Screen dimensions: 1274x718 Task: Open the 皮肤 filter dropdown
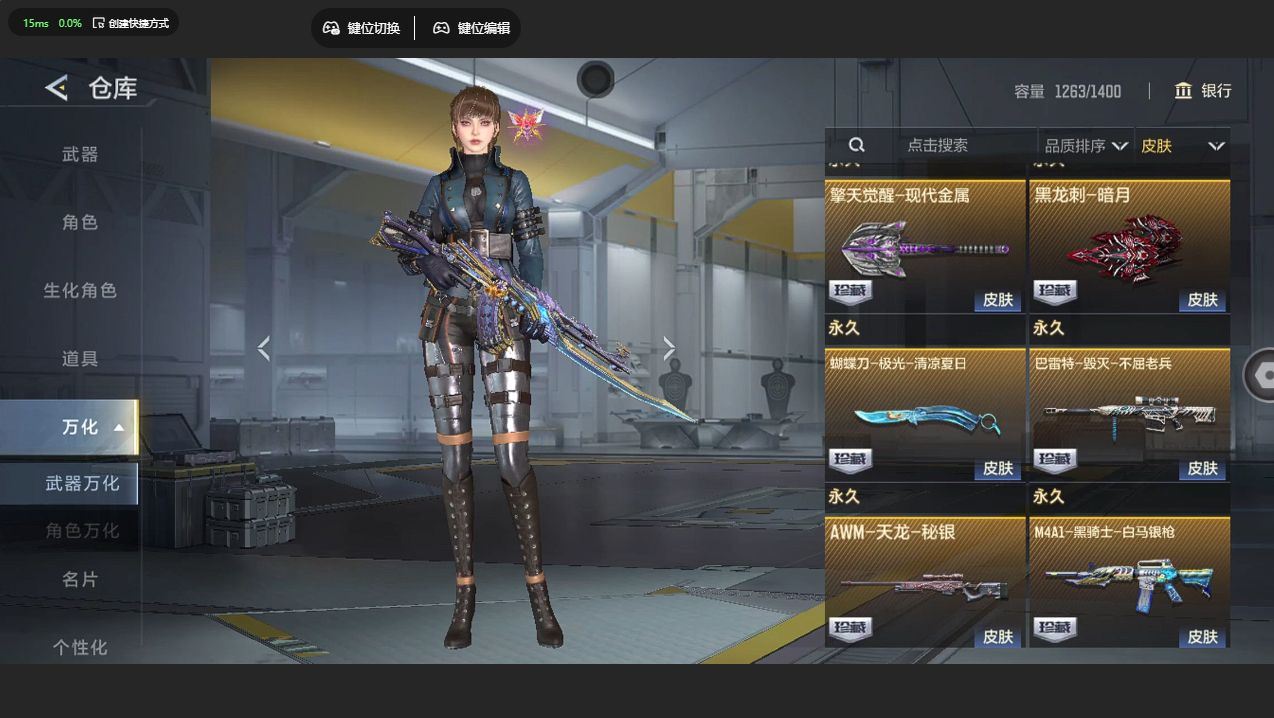coord(1182,146)
